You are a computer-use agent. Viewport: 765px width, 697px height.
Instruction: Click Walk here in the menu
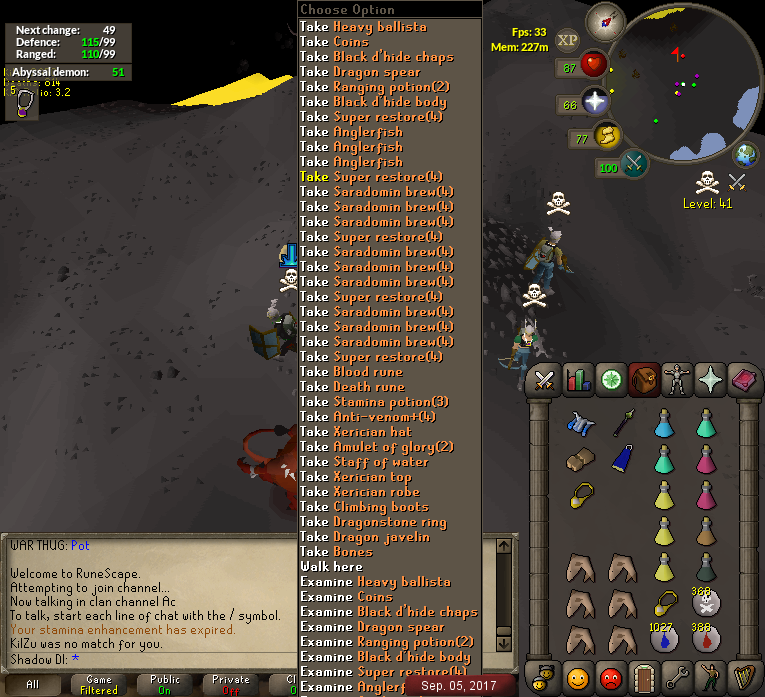331,567
